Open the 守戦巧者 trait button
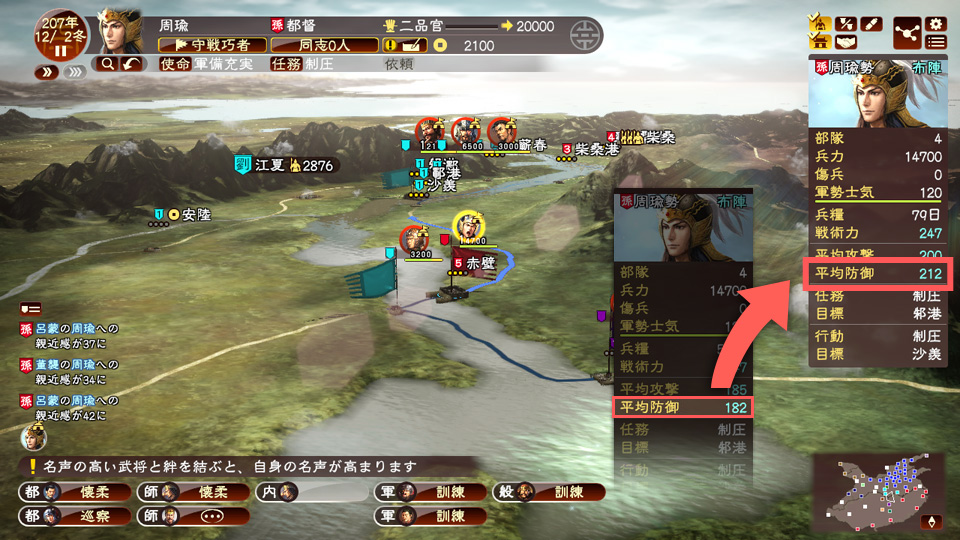This screenshot has height=540, width=960. [x=212, y=45]
